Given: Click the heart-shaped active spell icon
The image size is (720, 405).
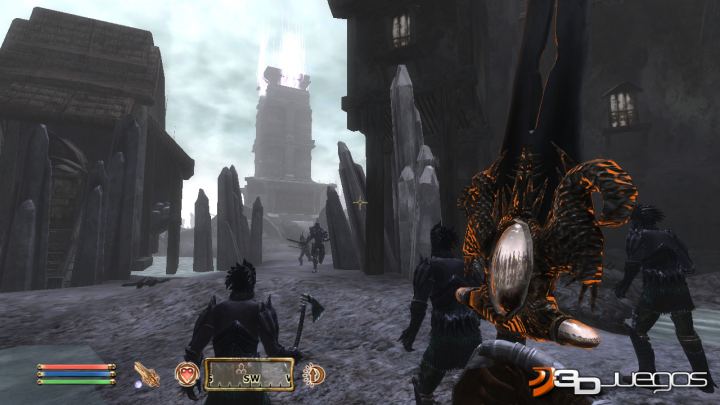Looking at the screenshot, I should coord(187,374).
